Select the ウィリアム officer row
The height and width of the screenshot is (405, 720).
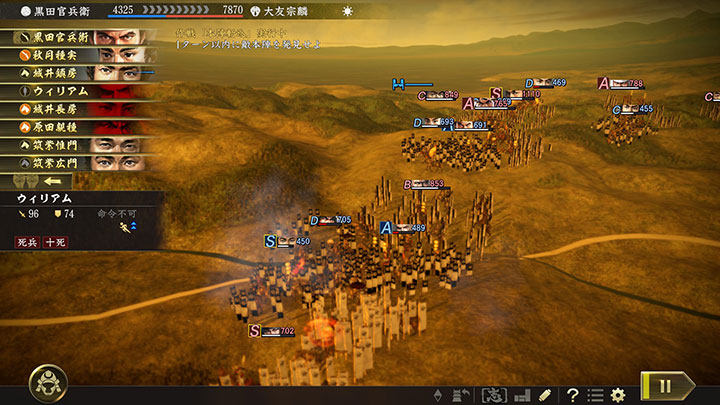tap(80, 91)
